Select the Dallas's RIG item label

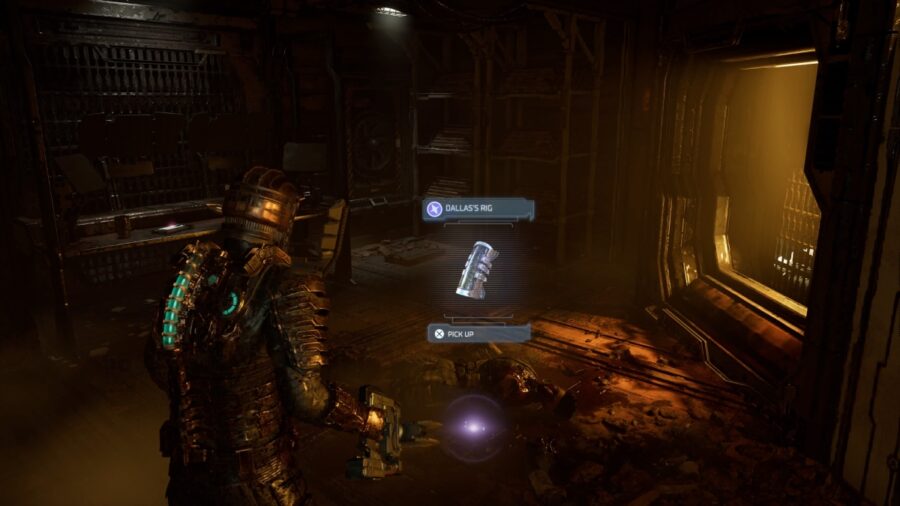click(478, 209)
